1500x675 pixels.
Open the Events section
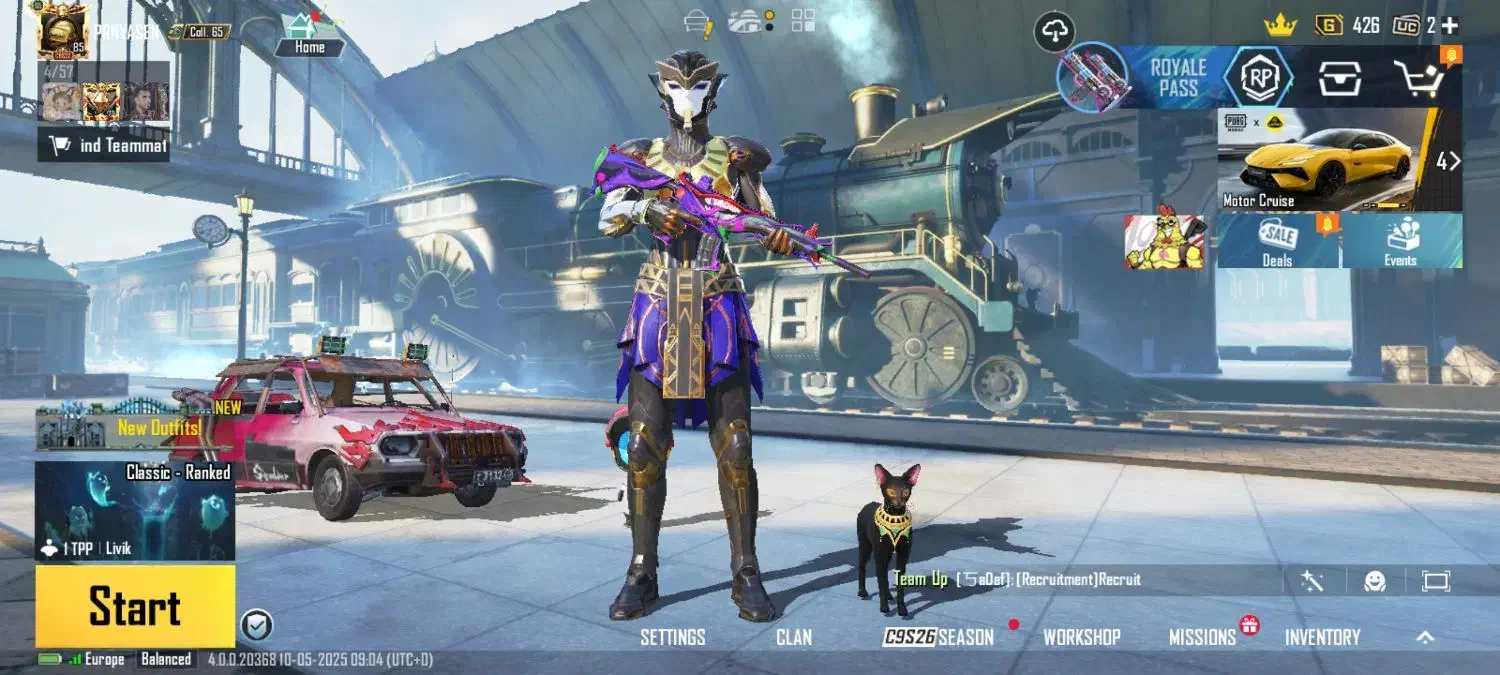click(x=1400, y=241)
